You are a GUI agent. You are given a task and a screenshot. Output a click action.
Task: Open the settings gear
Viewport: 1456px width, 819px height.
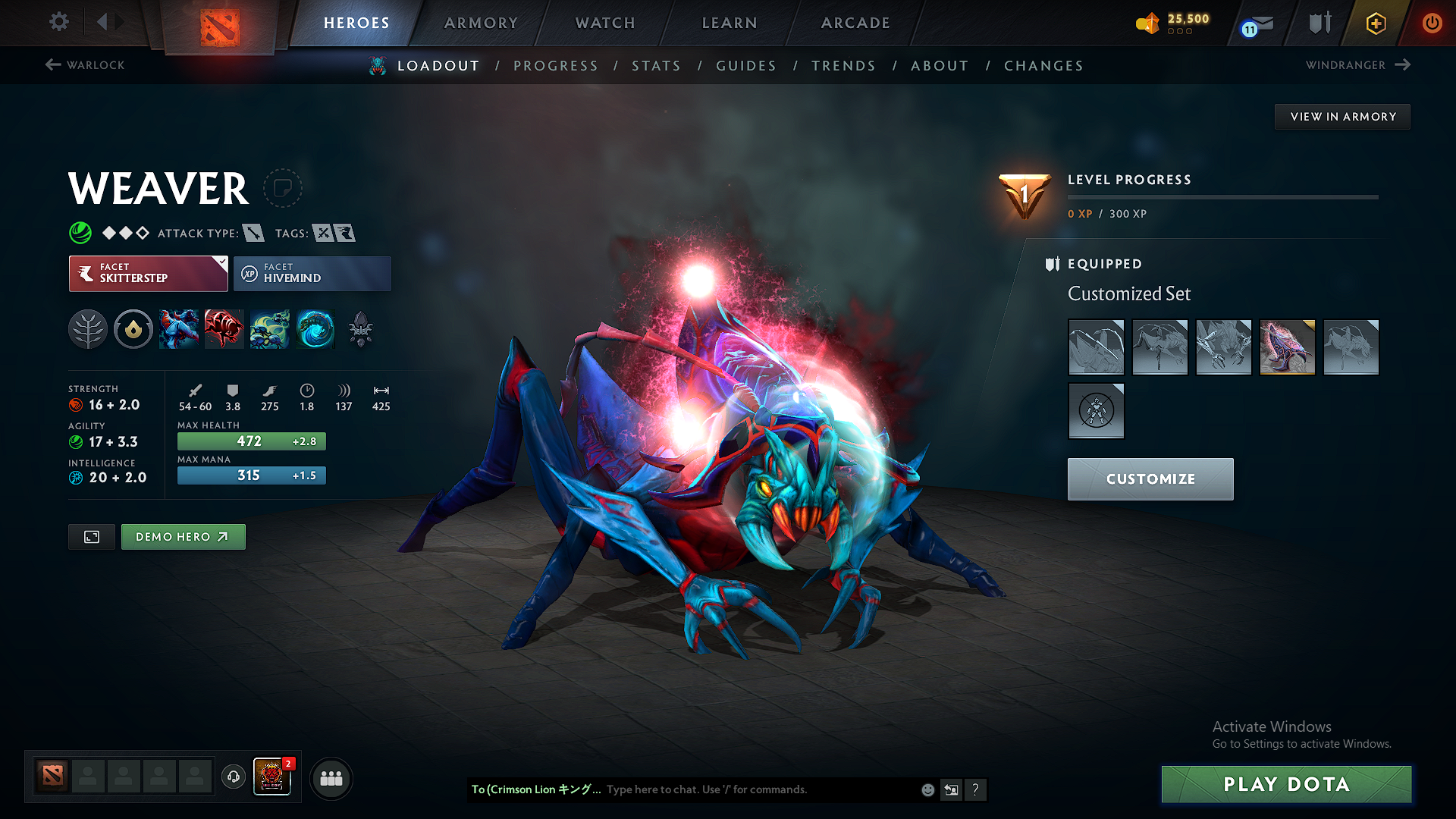[58, 22]
